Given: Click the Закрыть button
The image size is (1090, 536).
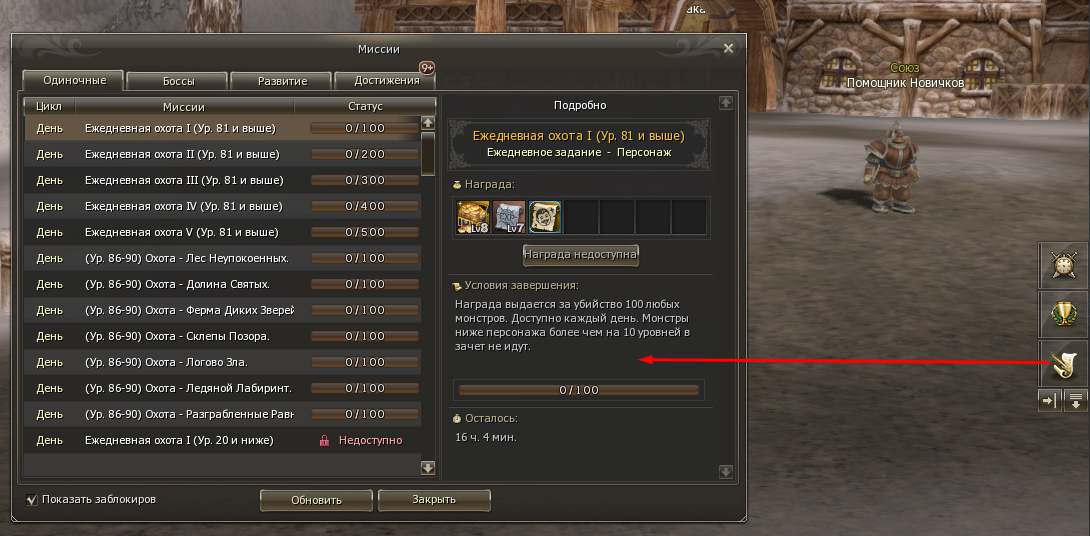Looking at the screenshot, I should (x=433, y=500).
